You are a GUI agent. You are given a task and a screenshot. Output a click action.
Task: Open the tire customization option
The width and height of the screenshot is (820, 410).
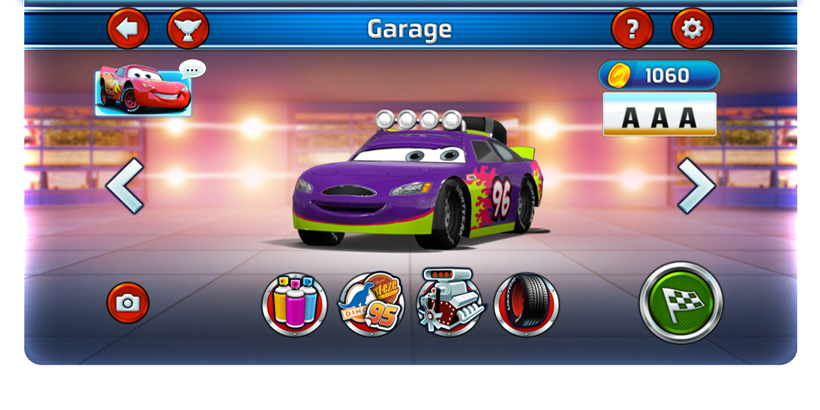[x=526, y=304]
